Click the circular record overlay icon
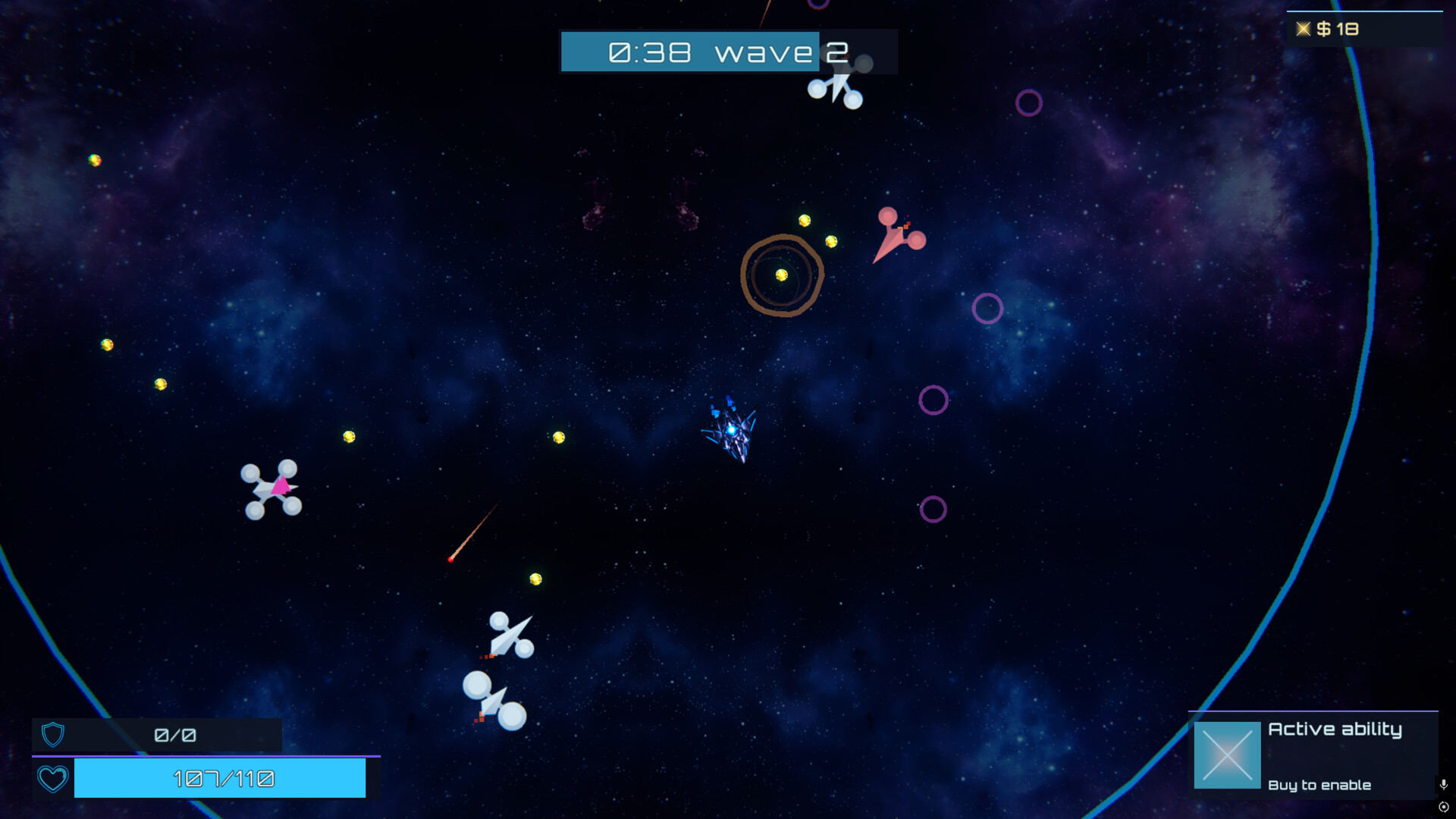Viewport: 1456px width, 819px height. click(1443, 807)
